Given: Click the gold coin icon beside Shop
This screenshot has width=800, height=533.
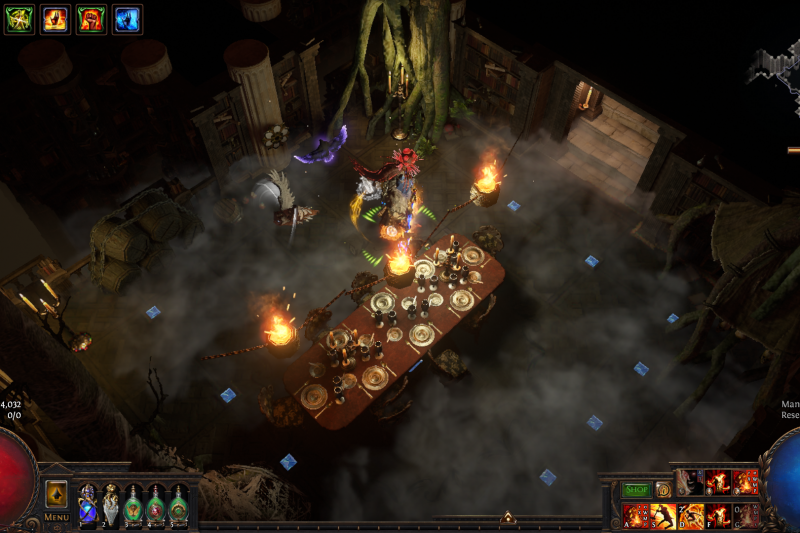Looking at the screenshot, I should 662,490.
